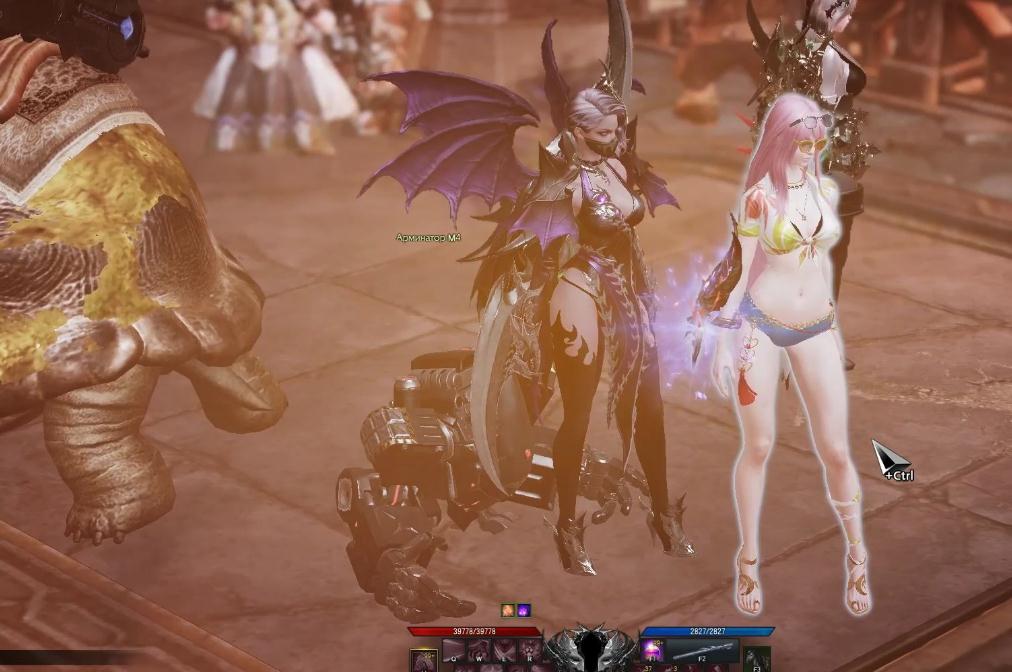Viewport: 1012px width, 672px height.
Task: Select the gold-framed slot left of Q
Action: tap(424, 658)
